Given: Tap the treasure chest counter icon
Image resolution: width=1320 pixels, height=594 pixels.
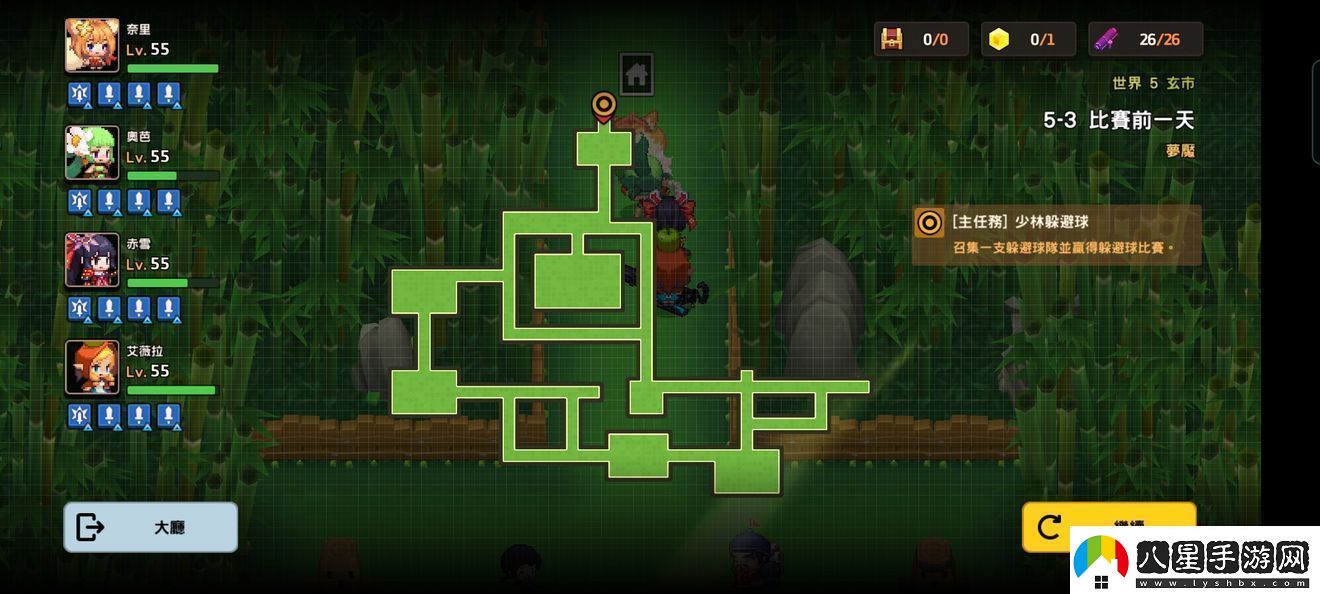Looking at the screenshot, I should point(891,39).
